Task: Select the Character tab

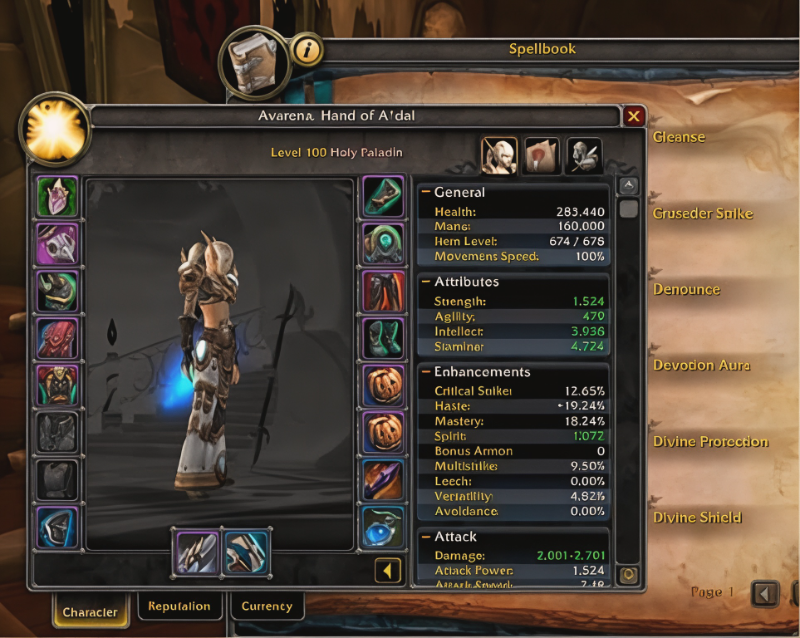Action: pyautogui.click(x=90, y=611)
